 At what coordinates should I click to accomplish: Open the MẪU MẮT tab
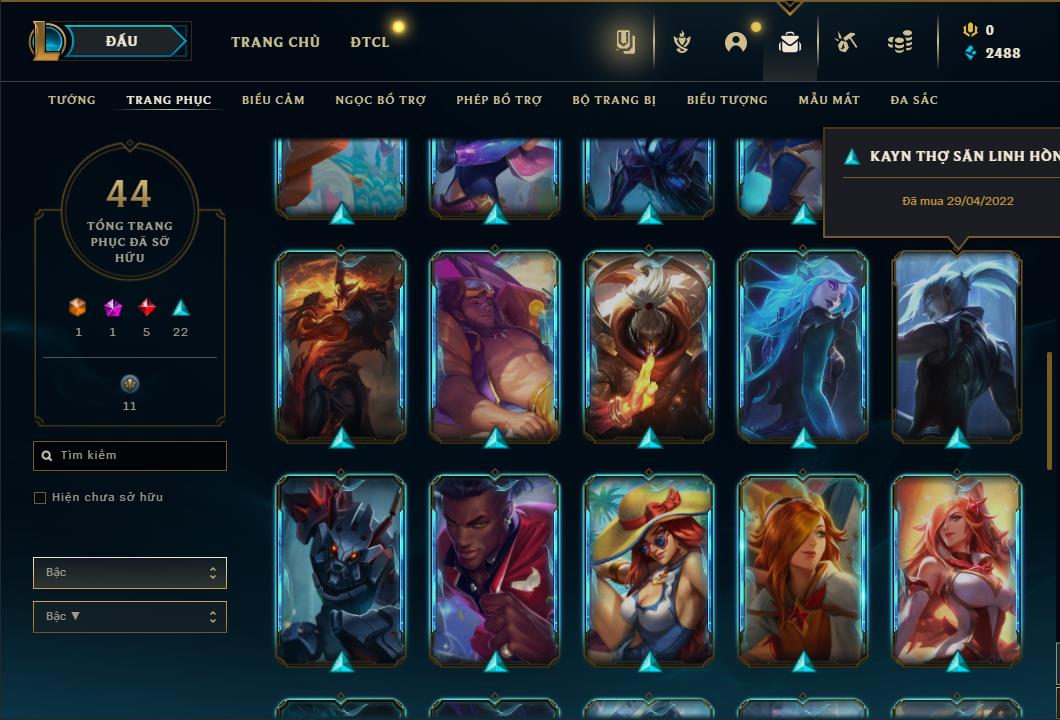coord(829,100)
